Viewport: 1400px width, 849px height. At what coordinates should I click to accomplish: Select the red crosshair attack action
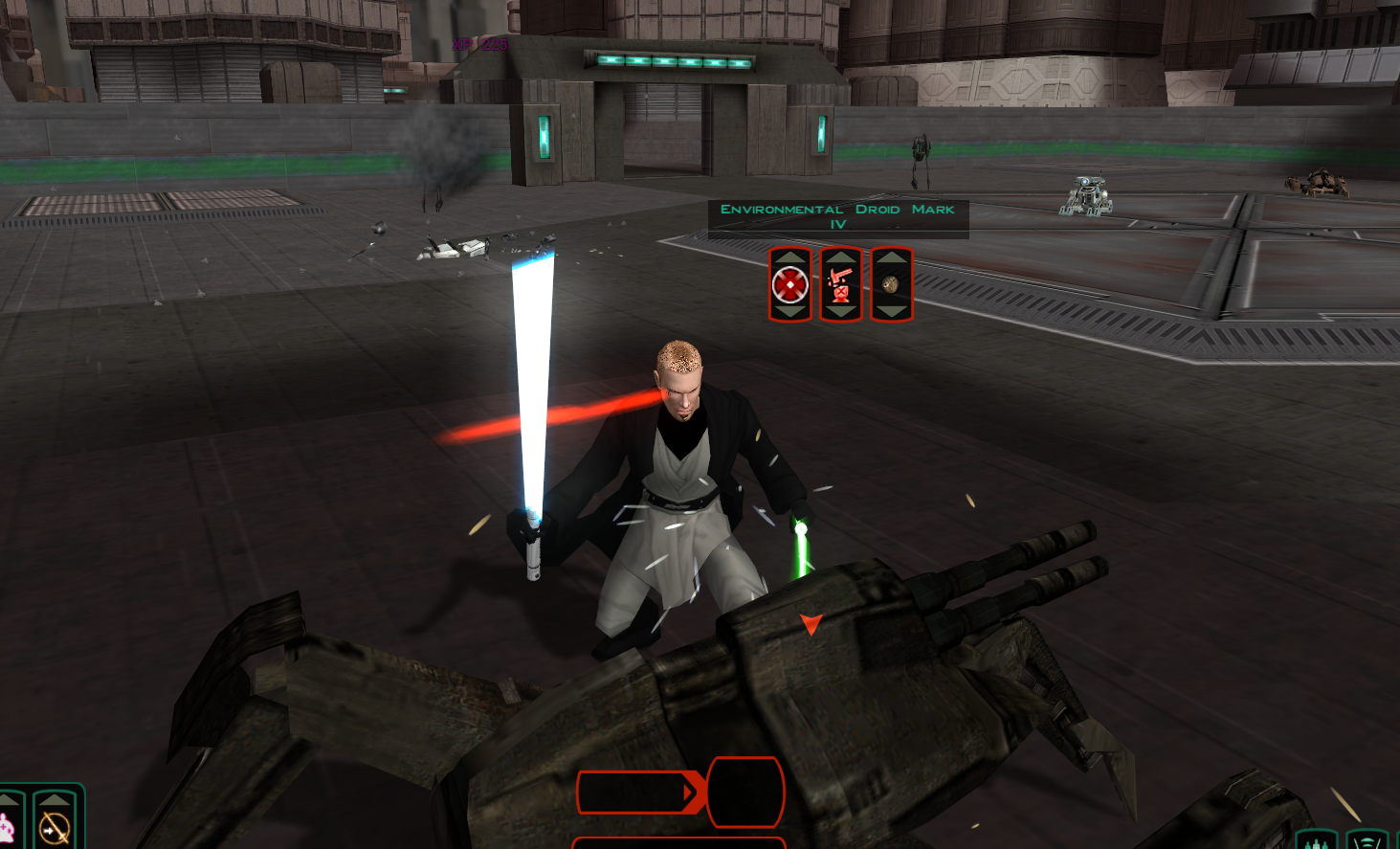point(790,284)
